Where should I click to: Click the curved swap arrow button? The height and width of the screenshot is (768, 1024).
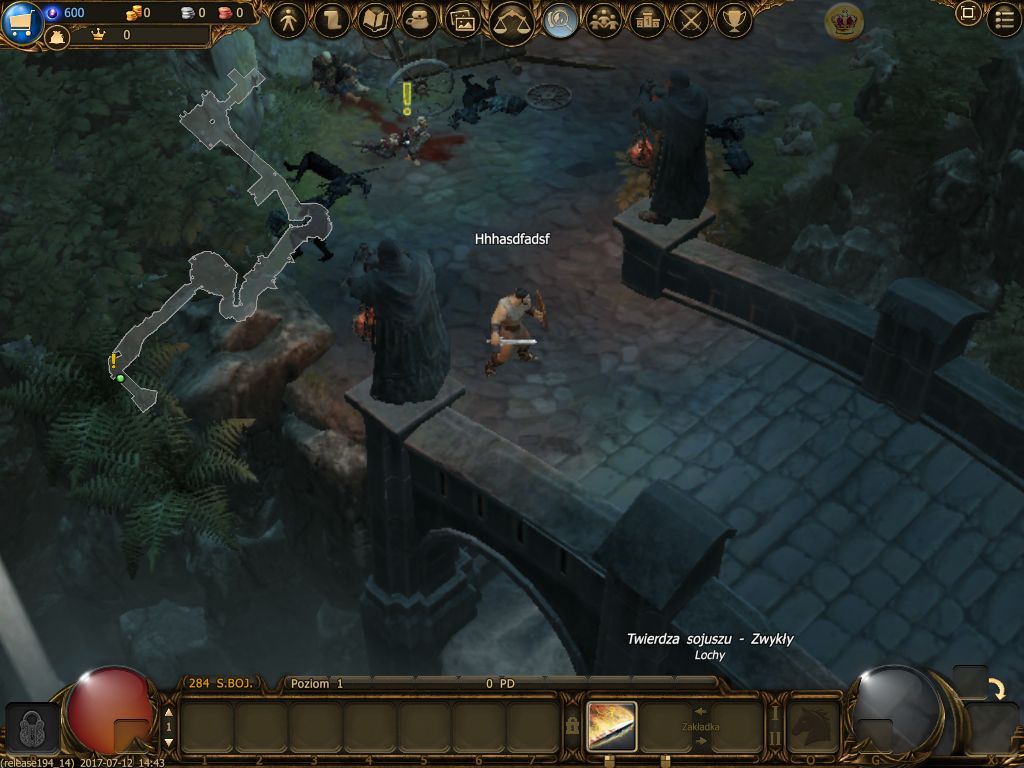point(997,689)
